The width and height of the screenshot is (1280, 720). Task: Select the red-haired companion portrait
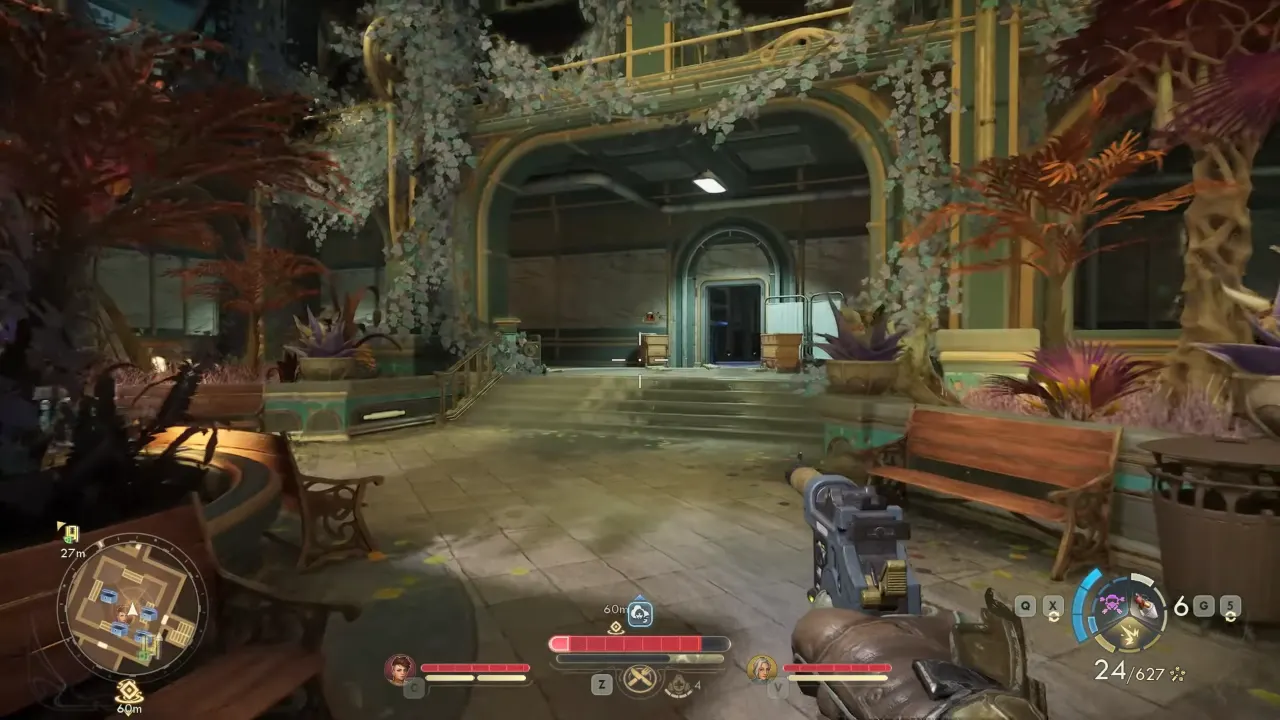coord(400,668)
